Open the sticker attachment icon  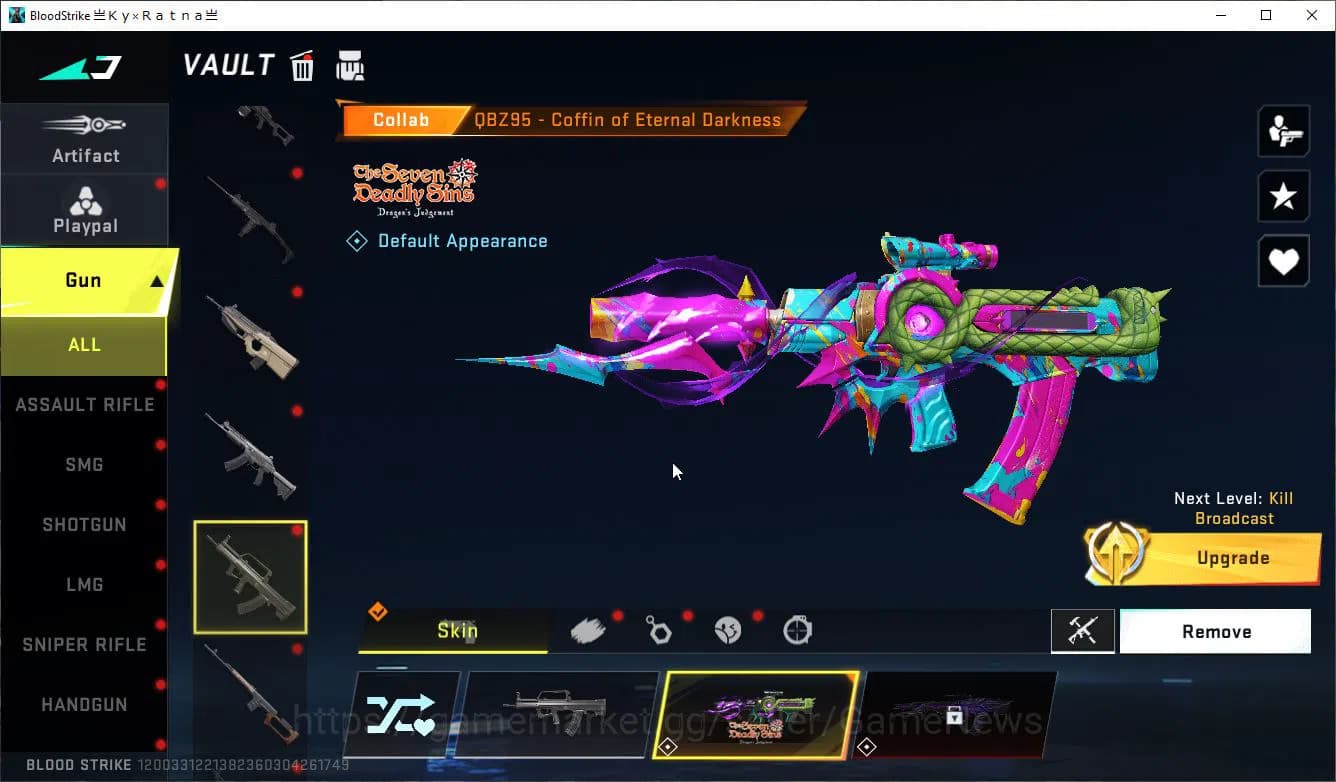pyautogui.click(x=727, y=630)
